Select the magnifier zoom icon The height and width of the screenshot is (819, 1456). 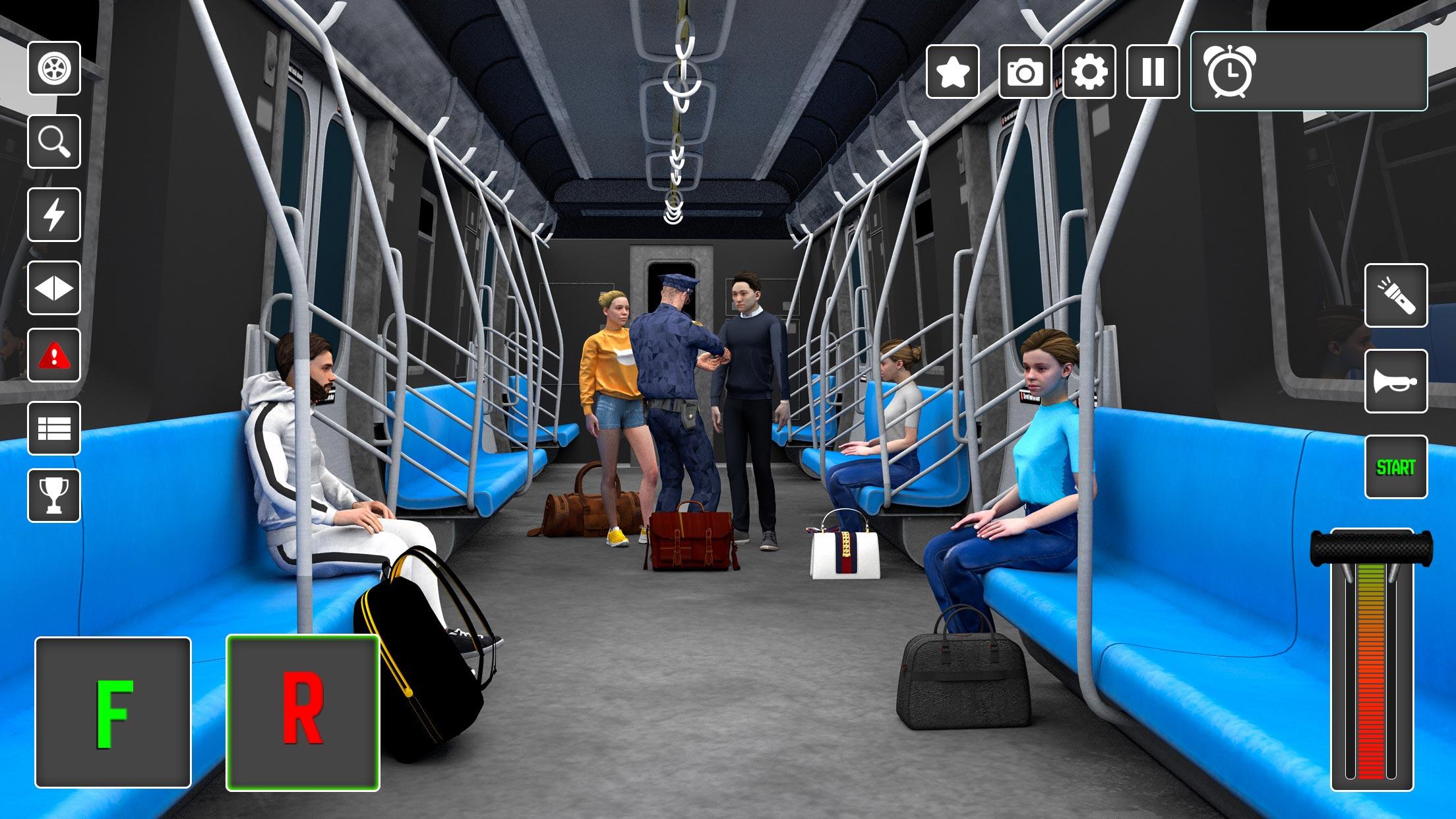(55, 142)
